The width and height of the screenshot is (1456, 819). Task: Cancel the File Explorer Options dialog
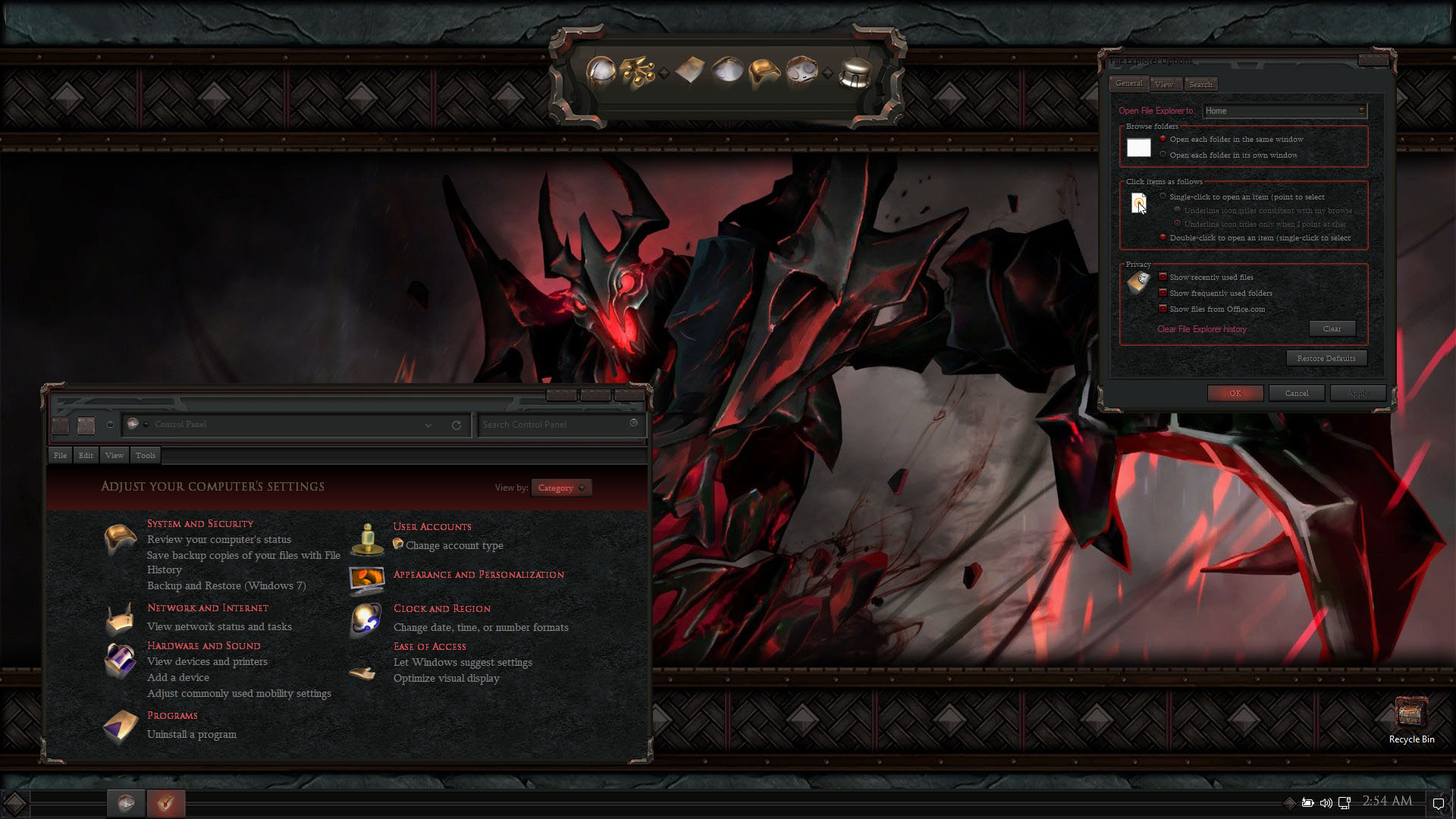[1297, 393]
